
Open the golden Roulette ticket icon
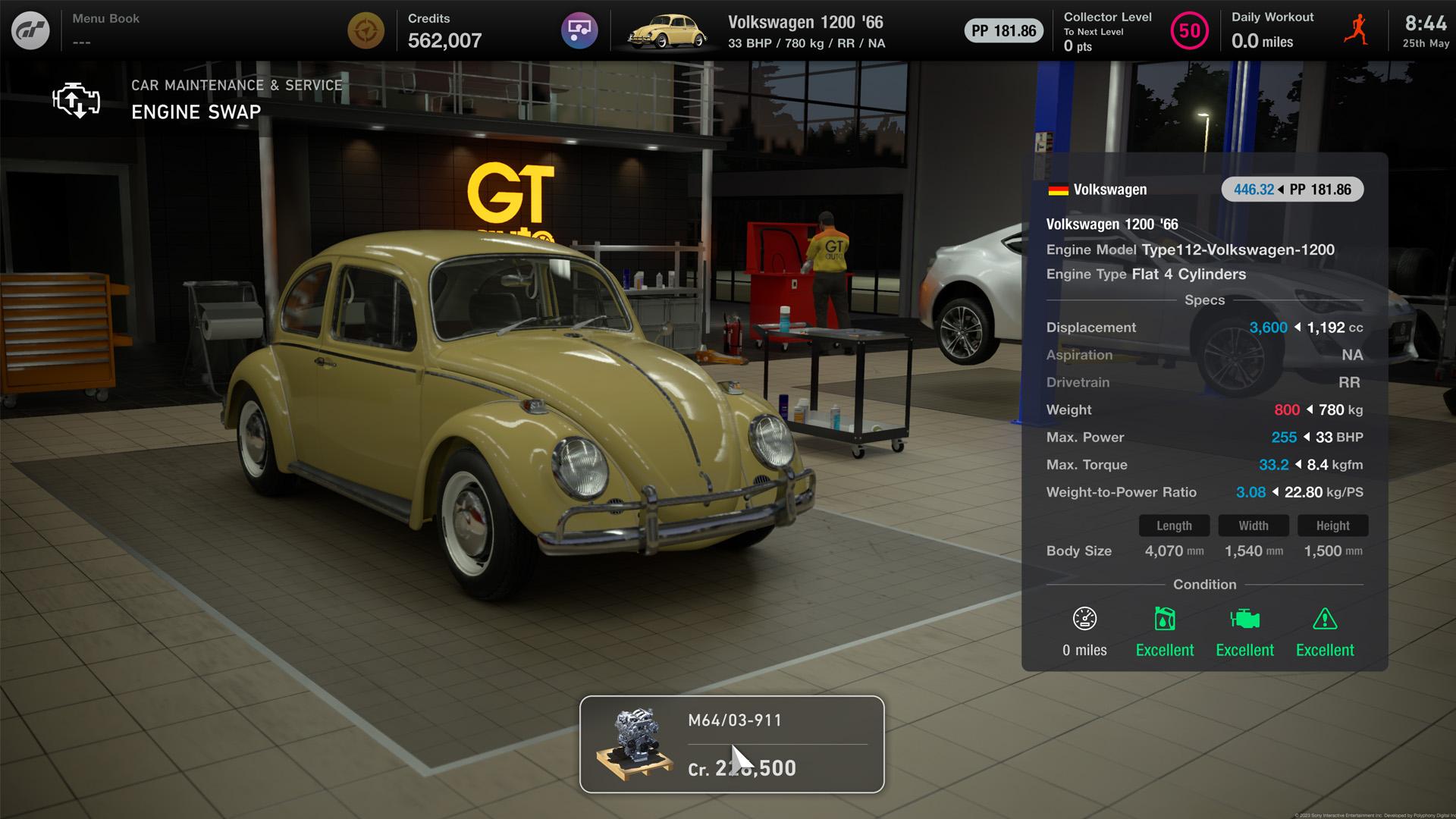click(367, 30)
